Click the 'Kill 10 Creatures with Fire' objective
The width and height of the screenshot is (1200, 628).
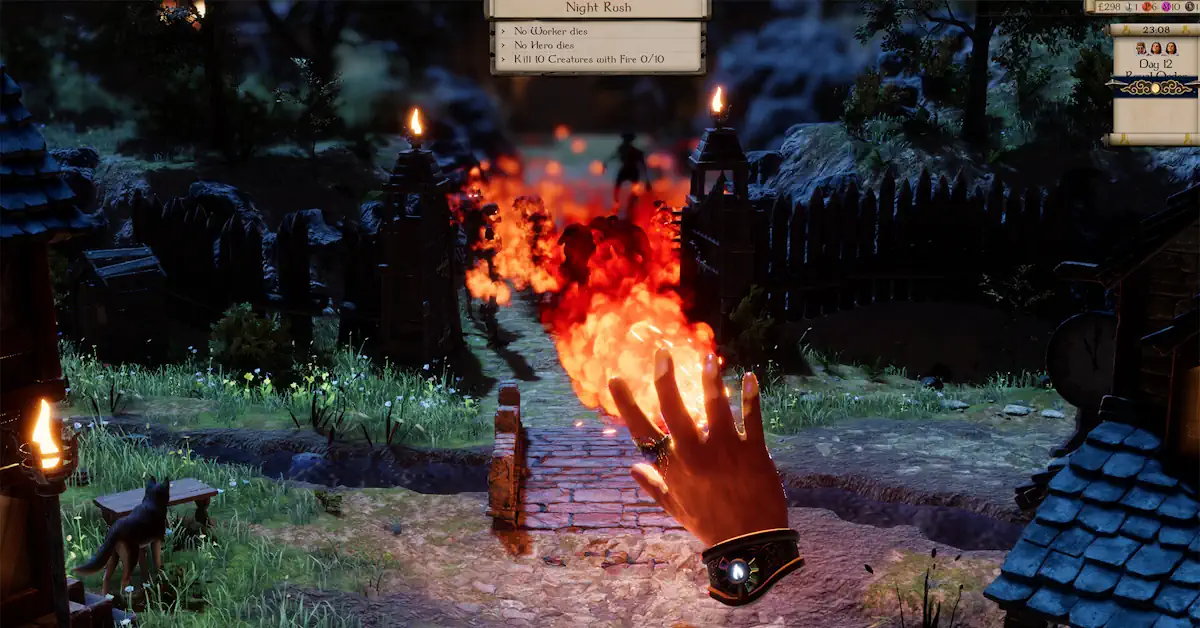click(x=589, y=59)
